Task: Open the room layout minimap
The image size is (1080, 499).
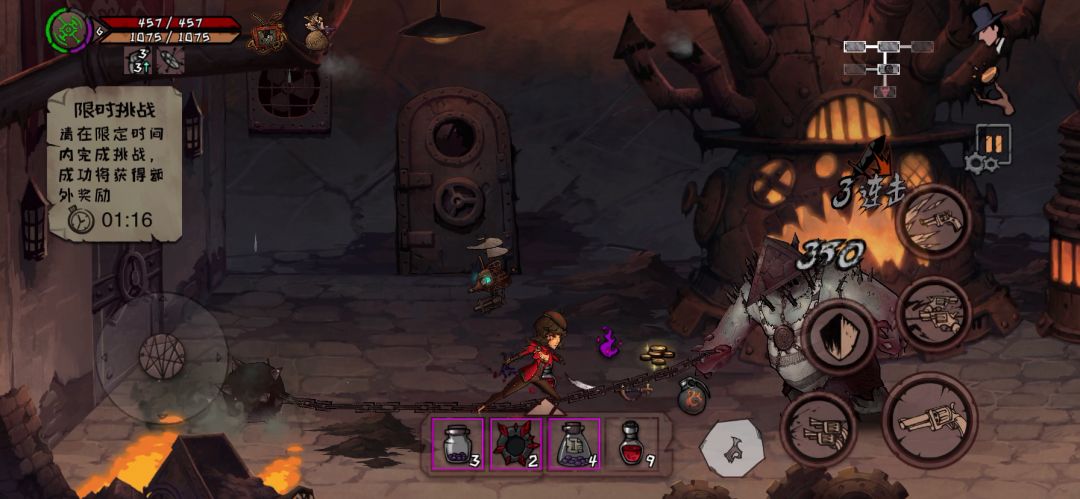Action: coord(887,64)
